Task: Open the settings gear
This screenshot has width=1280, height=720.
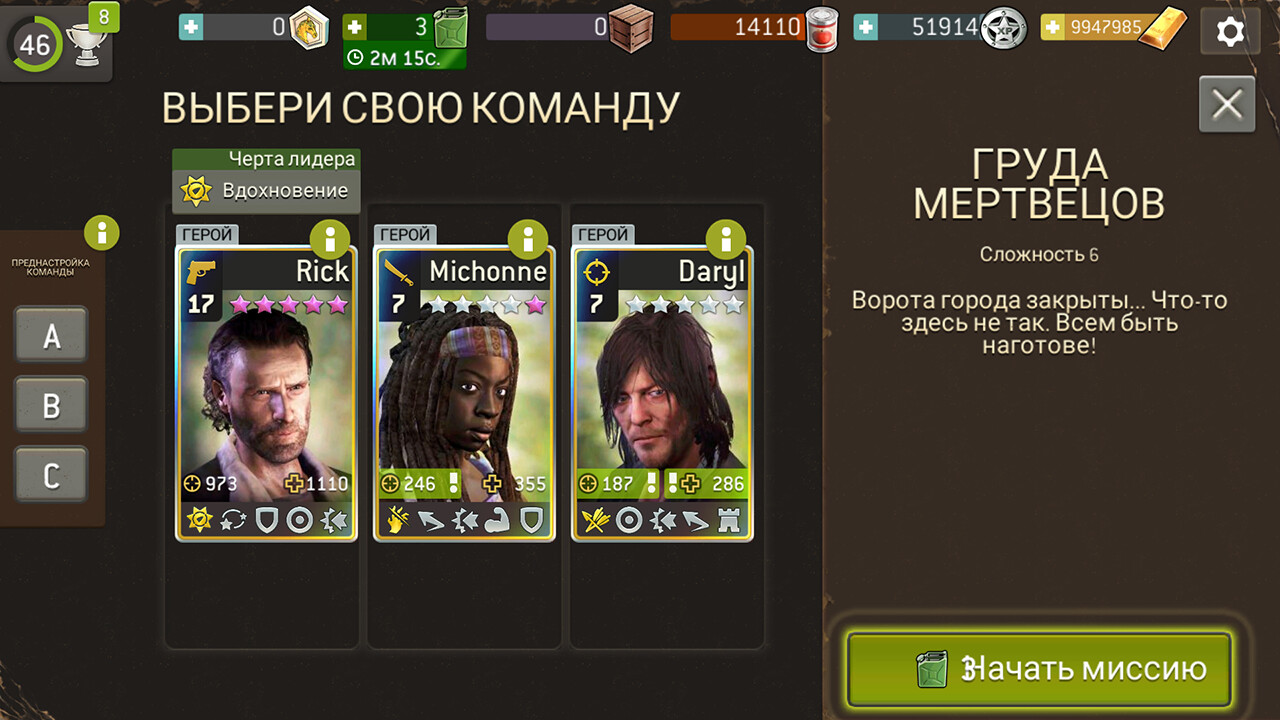Action: tap(1229, 30)
